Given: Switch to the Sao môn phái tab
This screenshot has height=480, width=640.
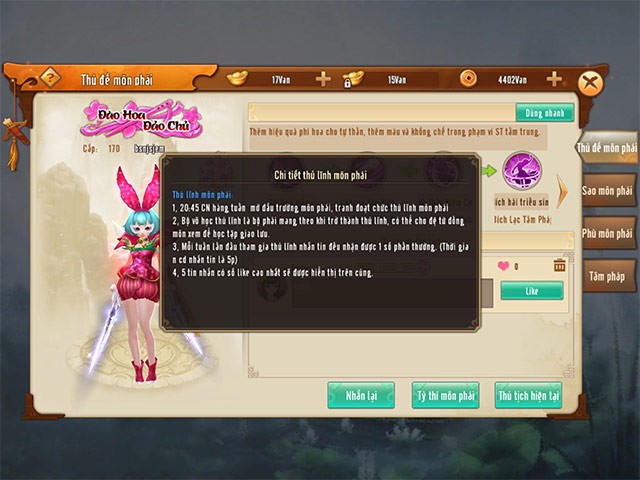Looking at the screenshot, I should 608,190.
